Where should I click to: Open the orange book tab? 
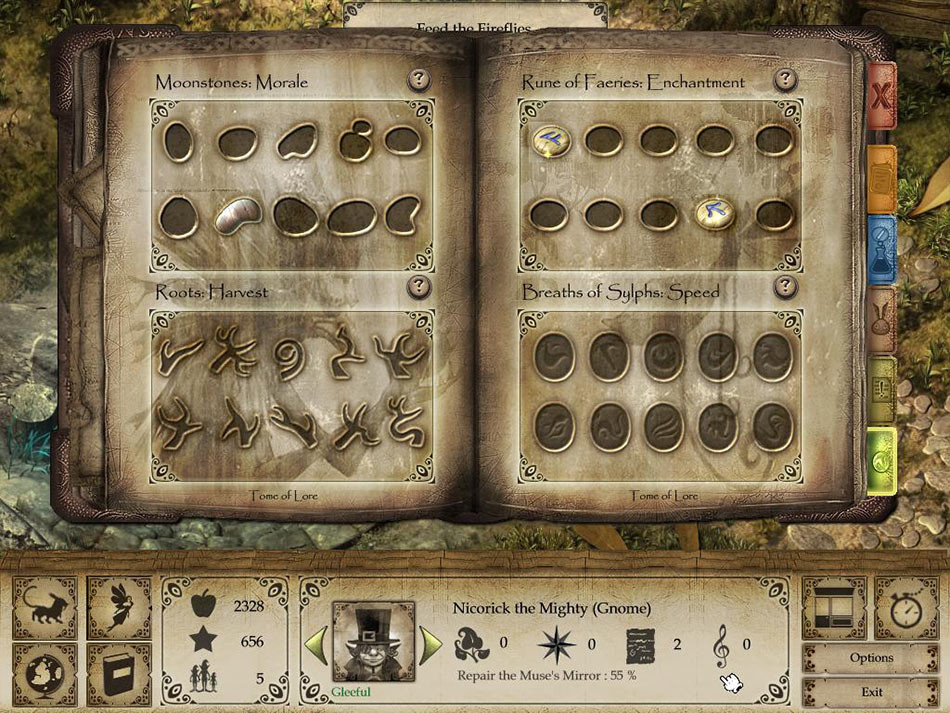coord(881,177)
